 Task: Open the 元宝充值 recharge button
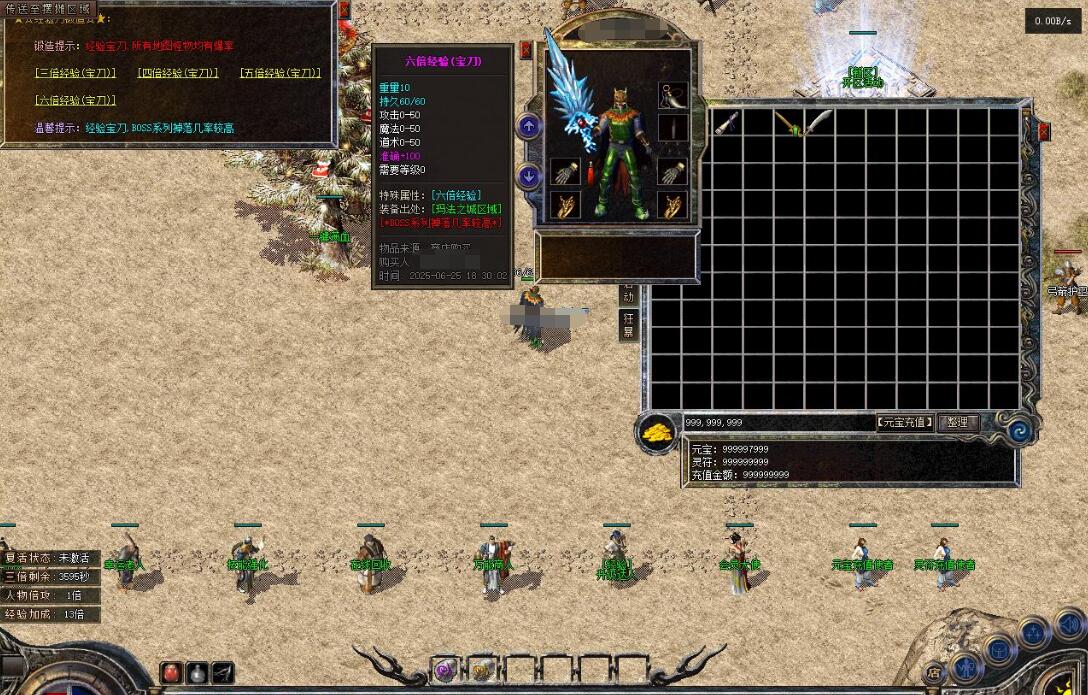(905, 423)
